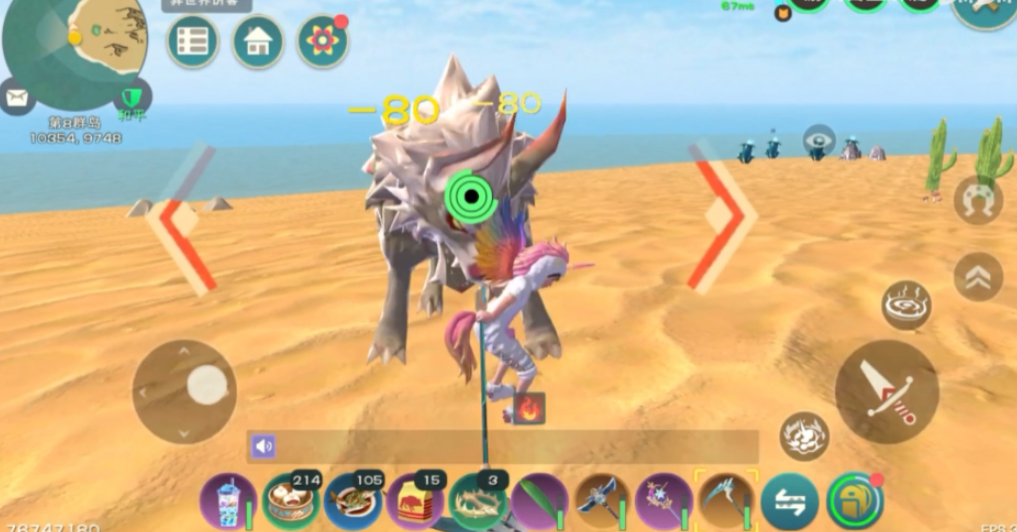The width and height of the screenshot is (1017, 532).
Task: Open the mail envelope icon
Action: (17, 97)
